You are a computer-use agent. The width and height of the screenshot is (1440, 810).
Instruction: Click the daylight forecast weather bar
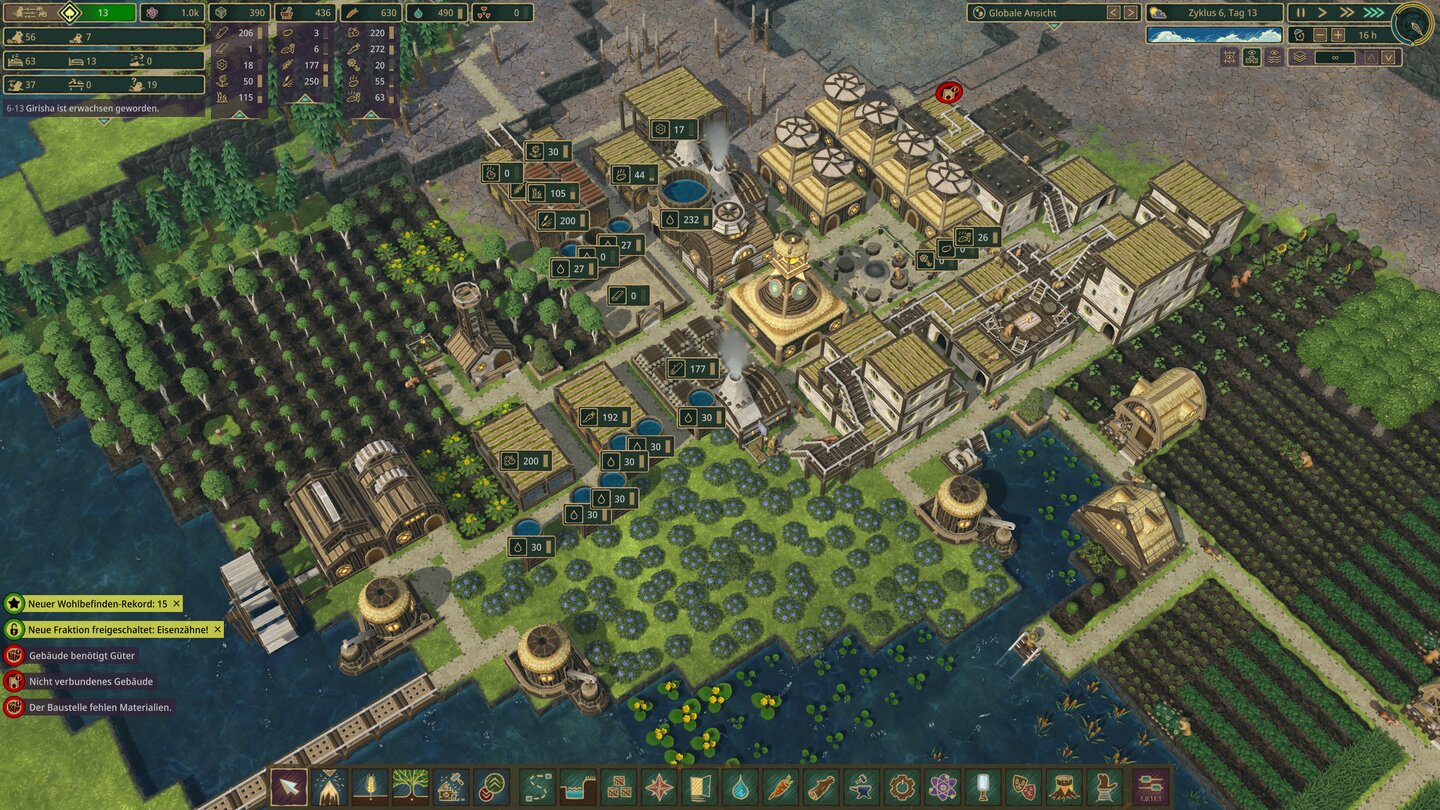tap(1213, 35)
